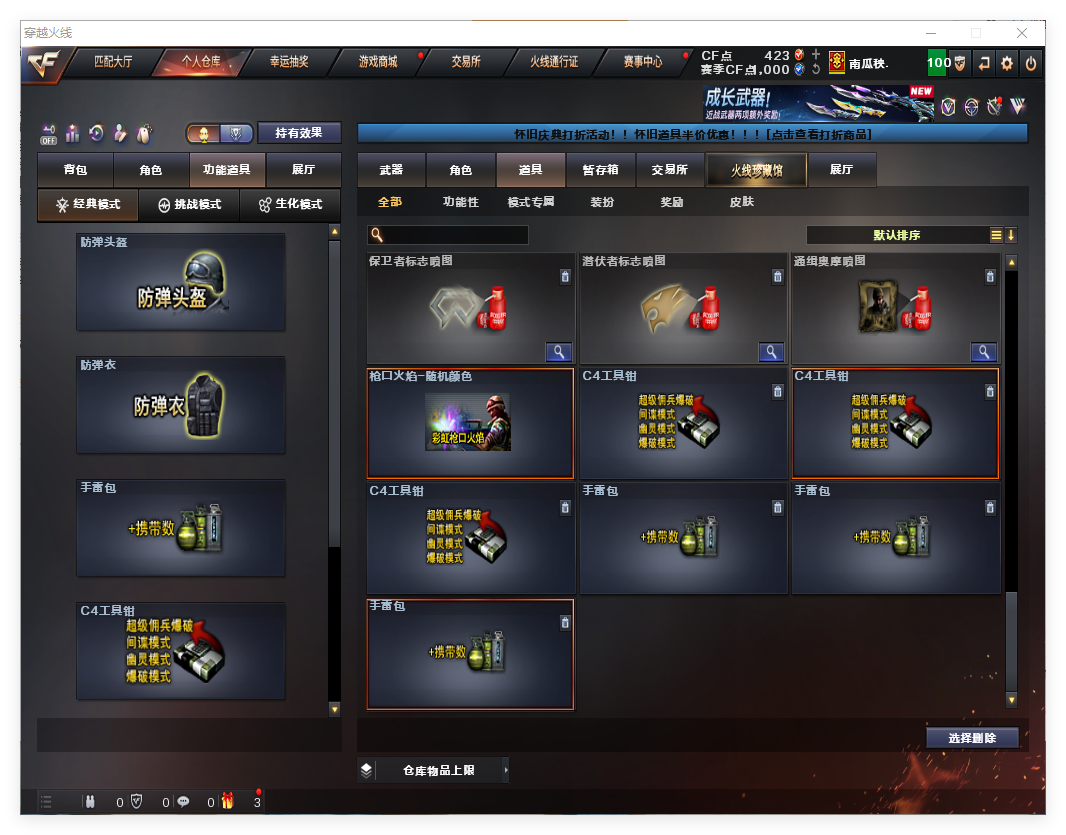Open the 幸运抽奖 lucky draw page
The width and height of the screenshot is (1066, 835).
[x=289, y=62]
